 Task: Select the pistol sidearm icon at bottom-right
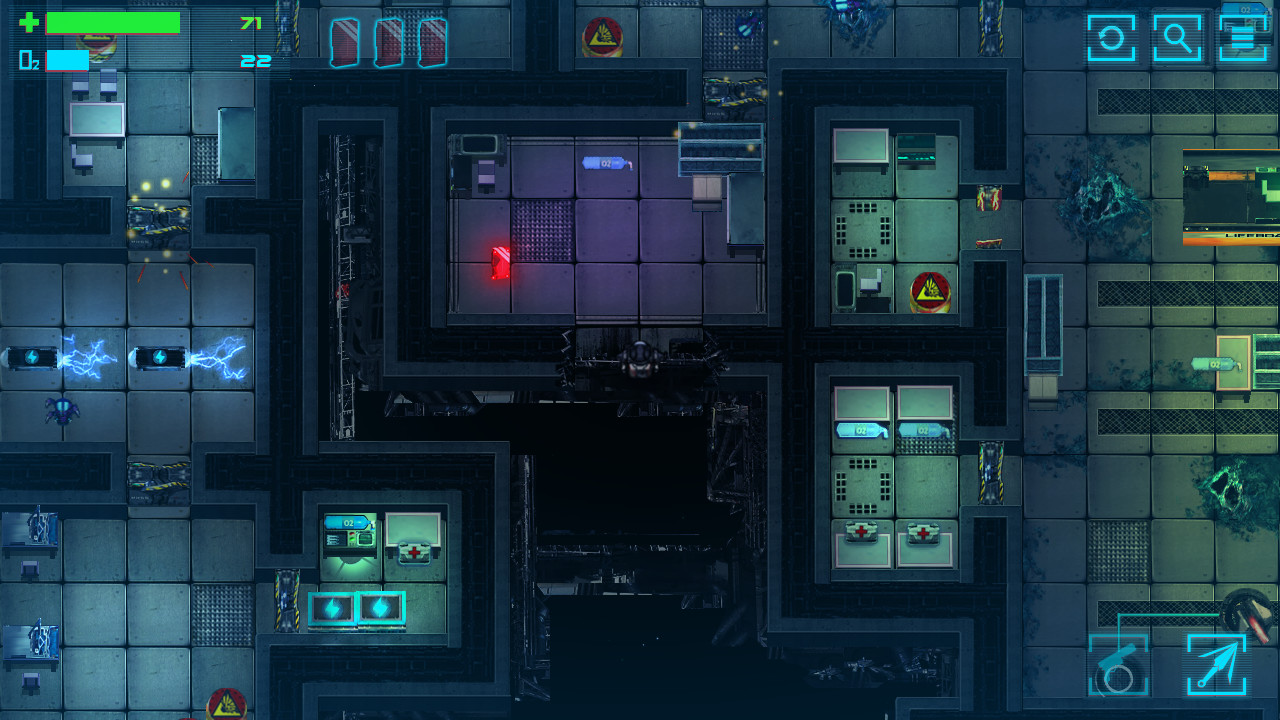pos(1117,666)
